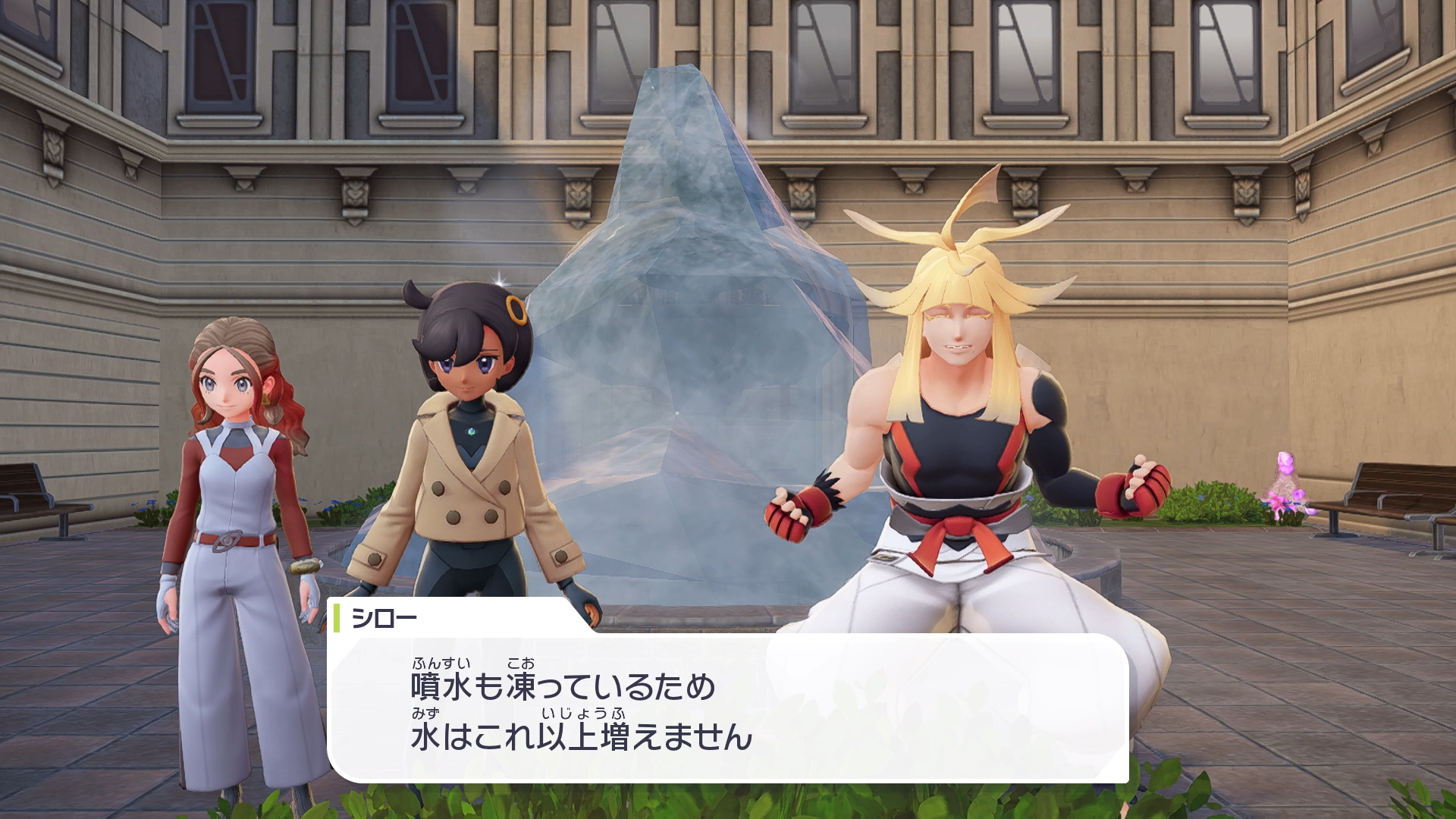Advance the シロー dialogue text box
This screenshot has height=819, width=1456.
click(x=728, y=709)
